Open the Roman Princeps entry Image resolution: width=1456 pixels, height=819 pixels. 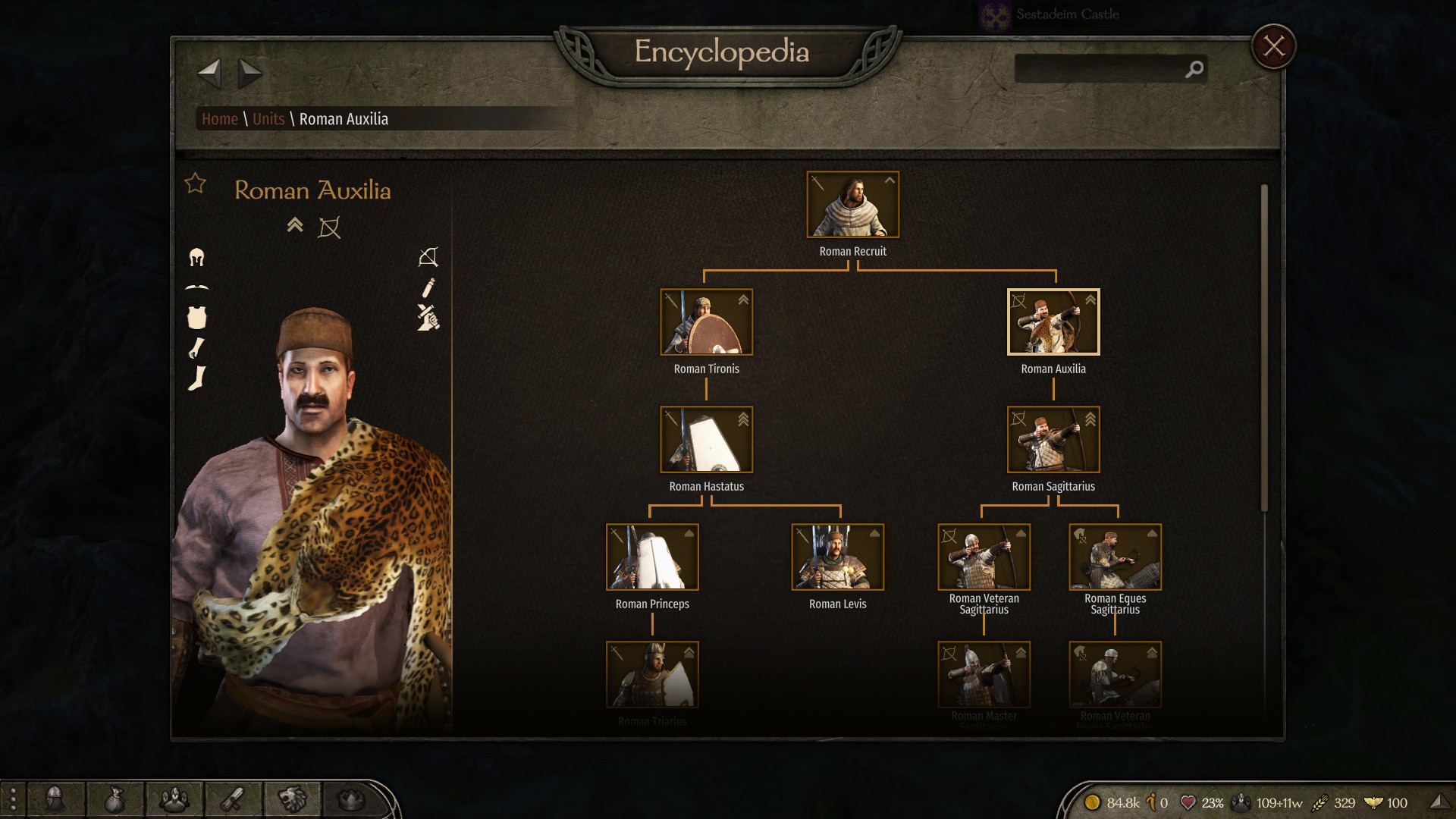(x=652, y=557)
